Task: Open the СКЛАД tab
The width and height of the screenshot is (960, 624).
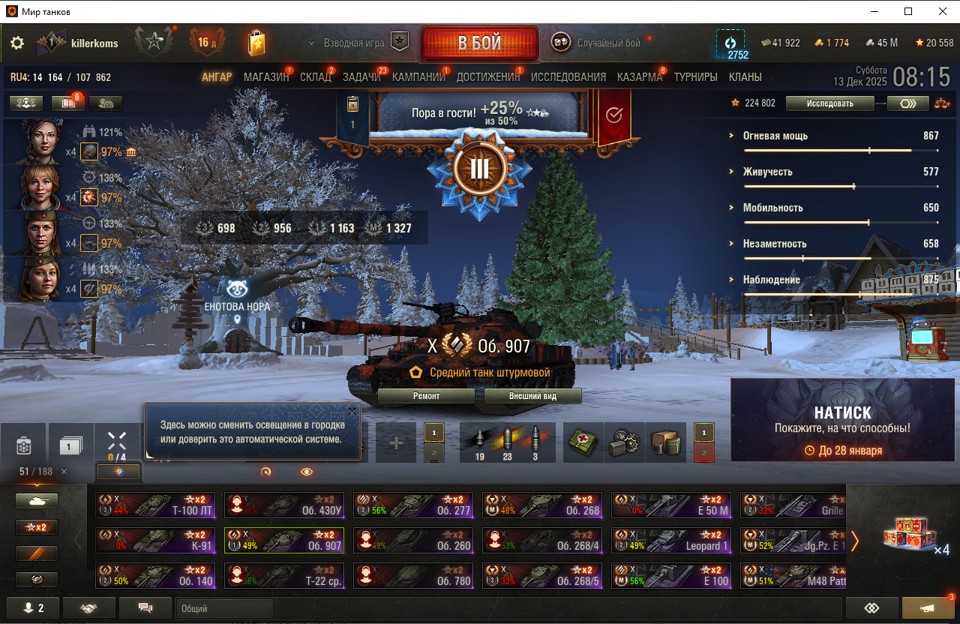Action: (x=315, y=77)
